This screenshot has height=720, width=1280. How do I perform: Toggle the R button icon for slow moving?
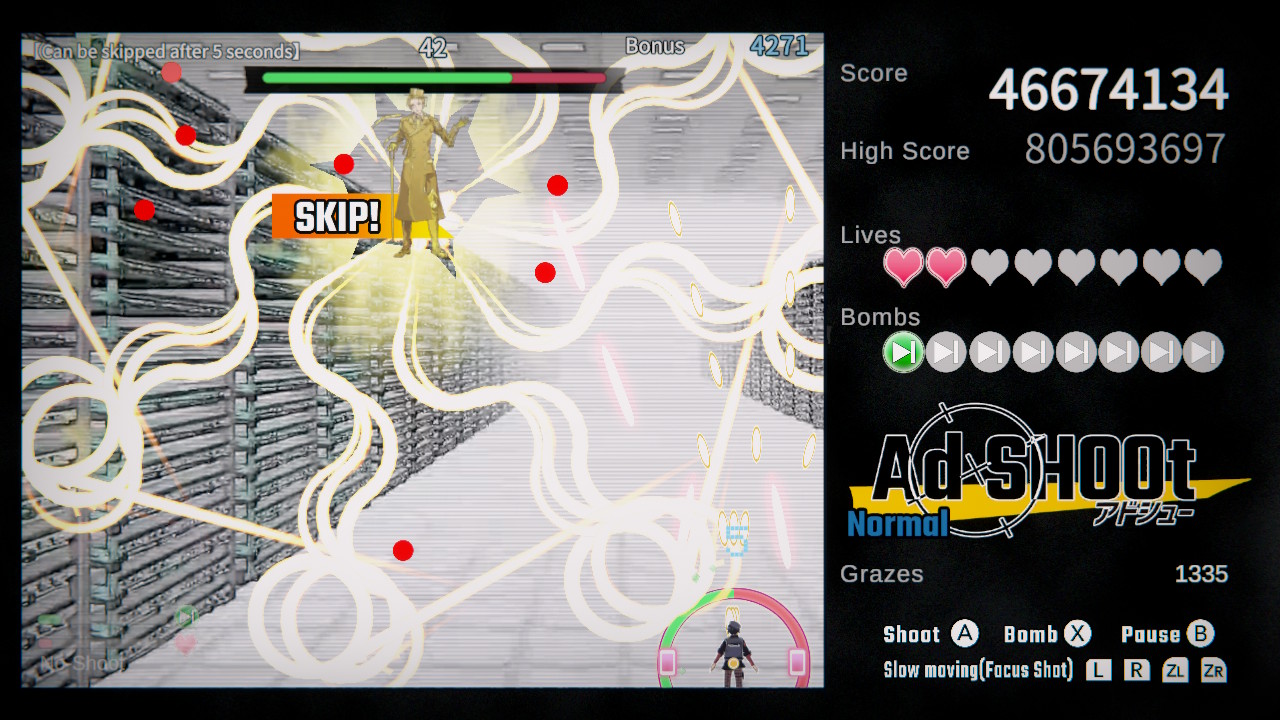[x=1137, y=670]
